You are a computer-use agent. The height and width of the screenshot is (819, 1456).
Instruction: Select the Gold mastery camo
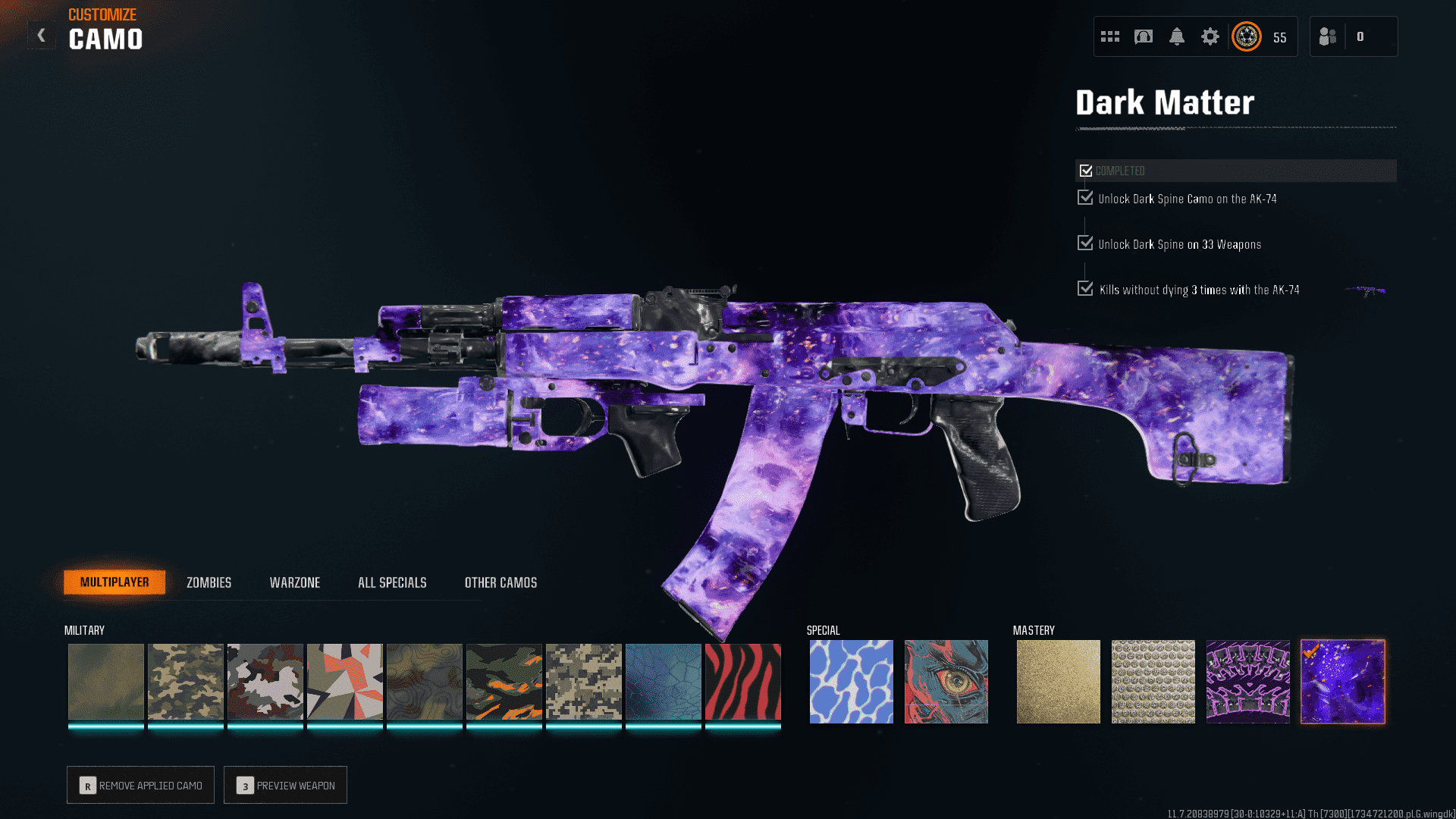click(1058, 682)
